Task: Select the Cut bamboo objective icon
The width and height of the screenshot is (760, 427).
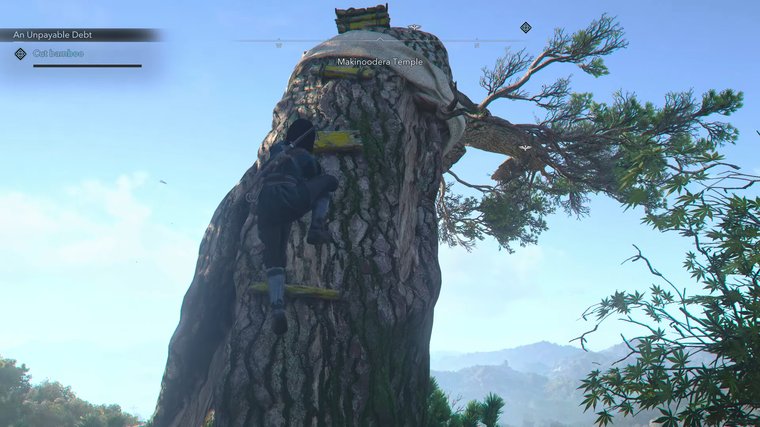Action: tap(20, 54)
